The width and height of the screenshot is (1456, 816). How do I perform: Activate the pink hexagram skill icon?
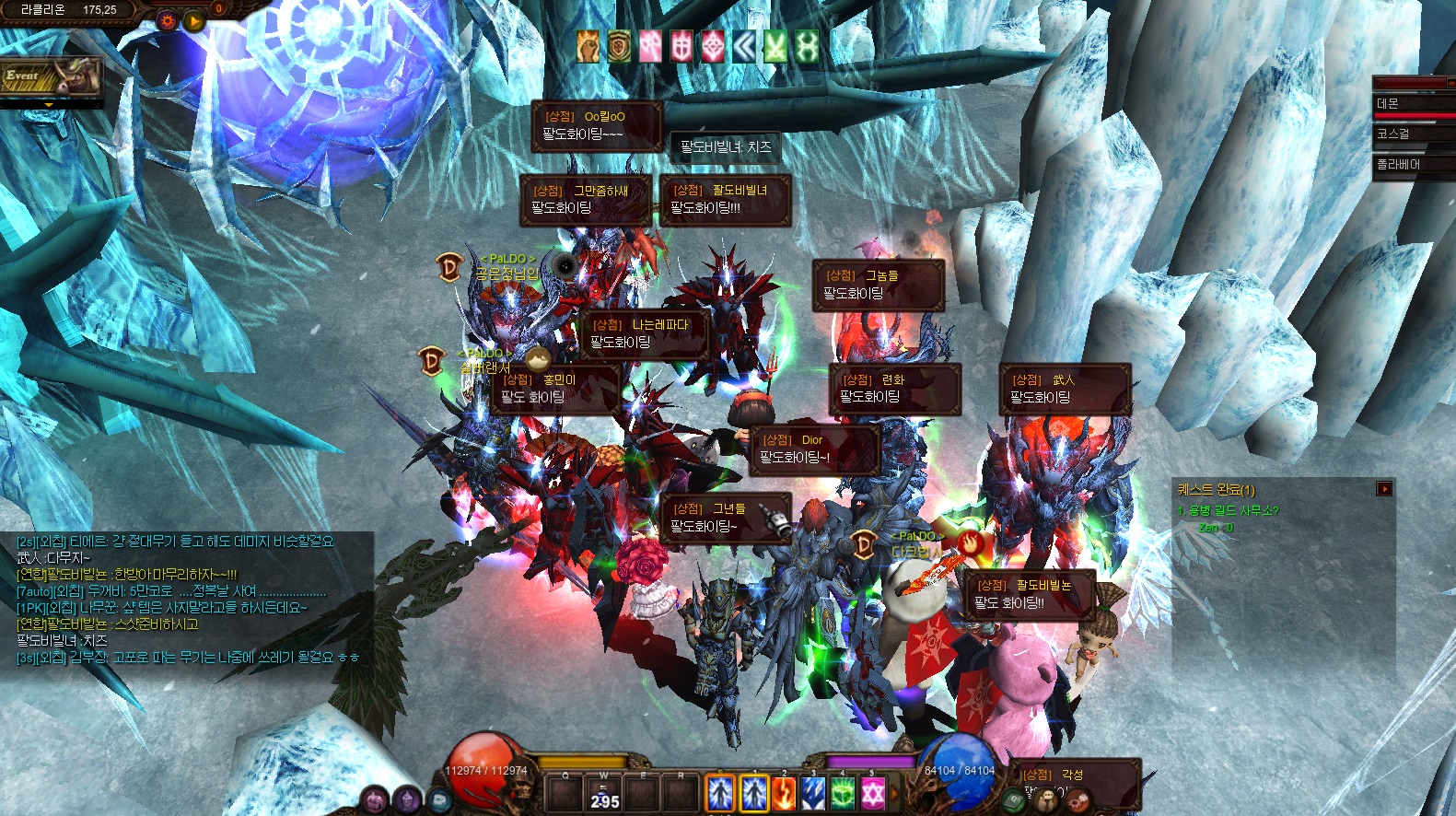(x=872, y=794)
